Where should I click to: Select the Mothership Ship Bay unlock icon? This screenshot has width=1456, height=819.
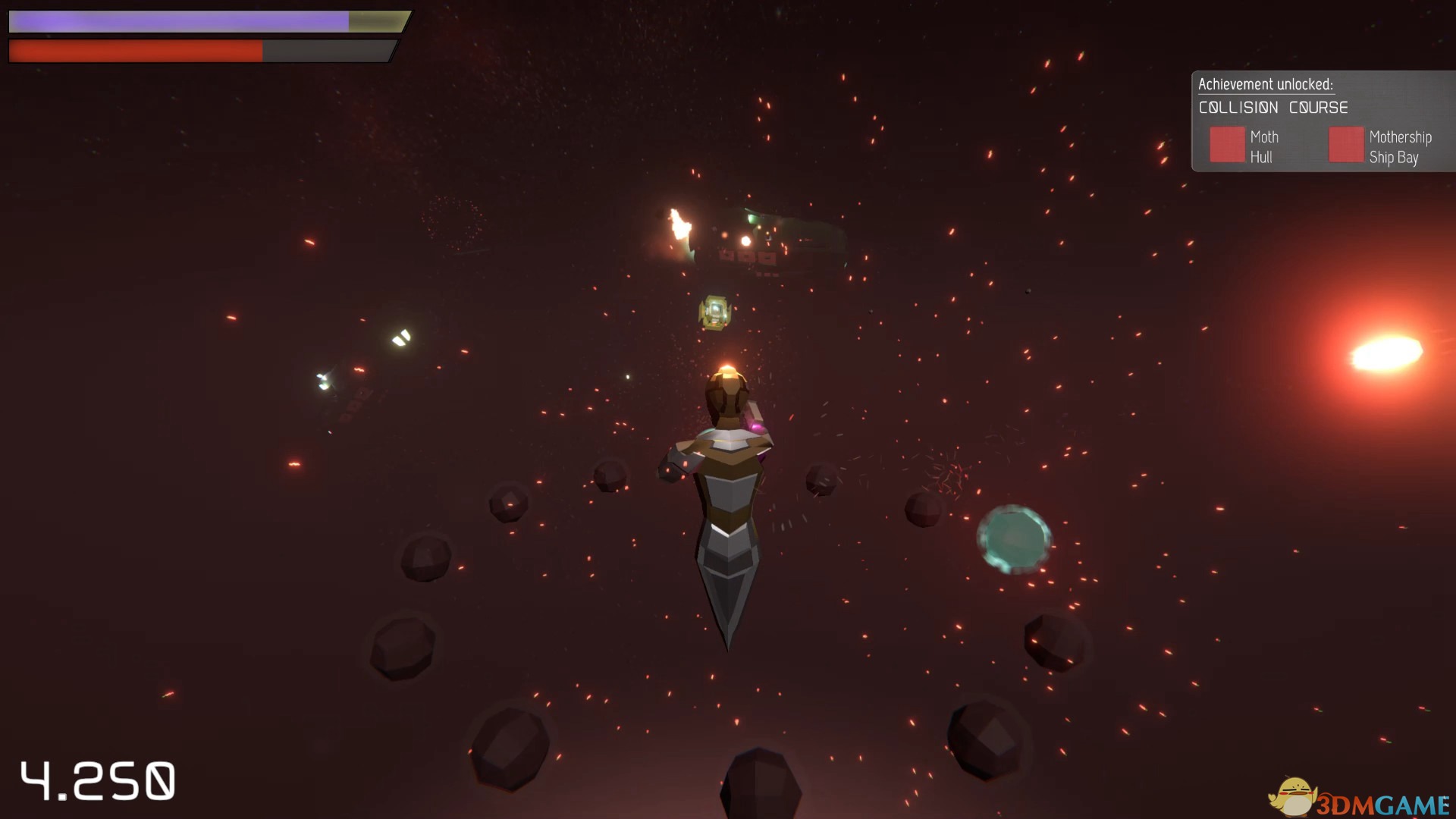tap(1346, 145)
